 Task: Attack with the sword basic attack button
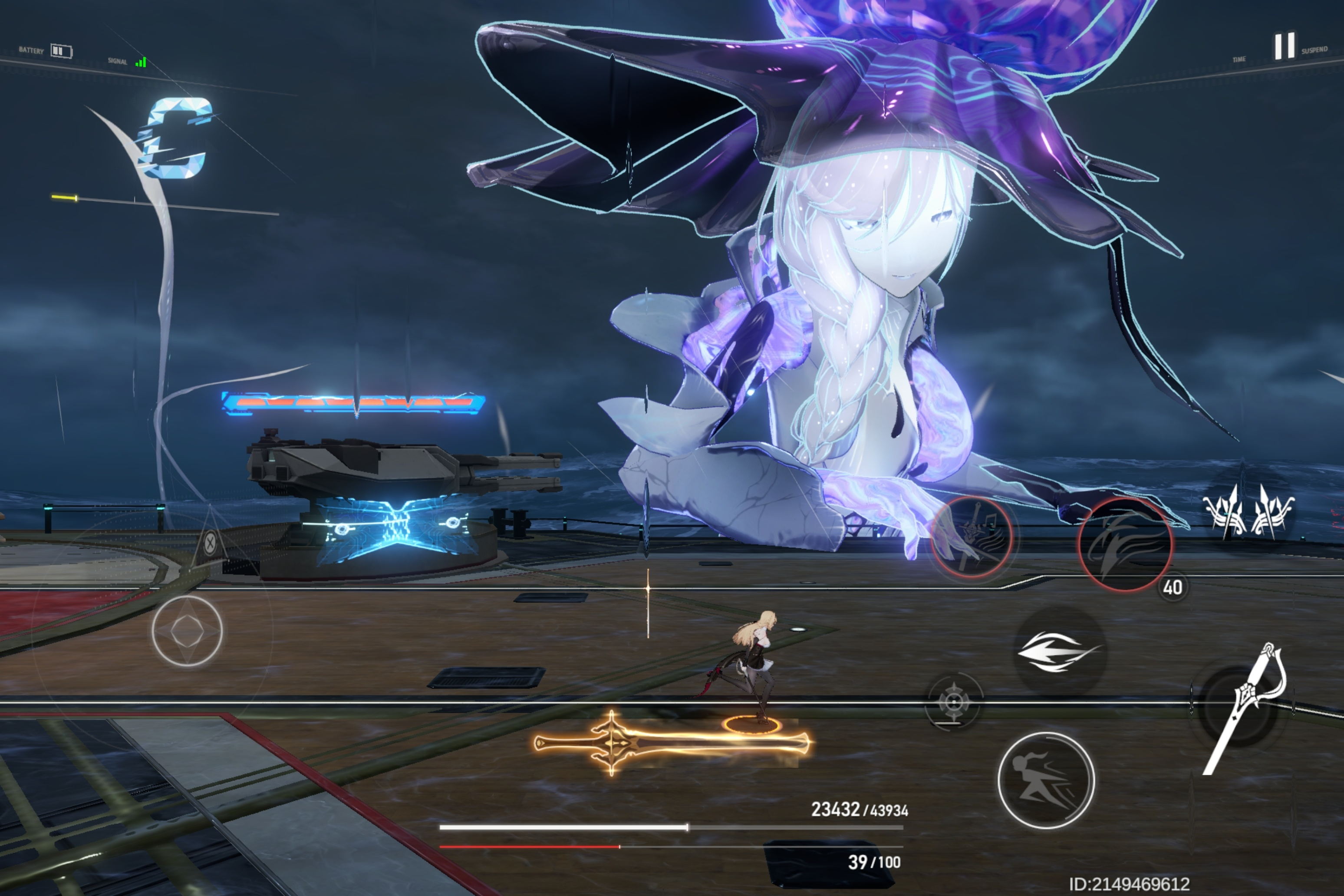pyautogui.click(x=1240, y=708)
